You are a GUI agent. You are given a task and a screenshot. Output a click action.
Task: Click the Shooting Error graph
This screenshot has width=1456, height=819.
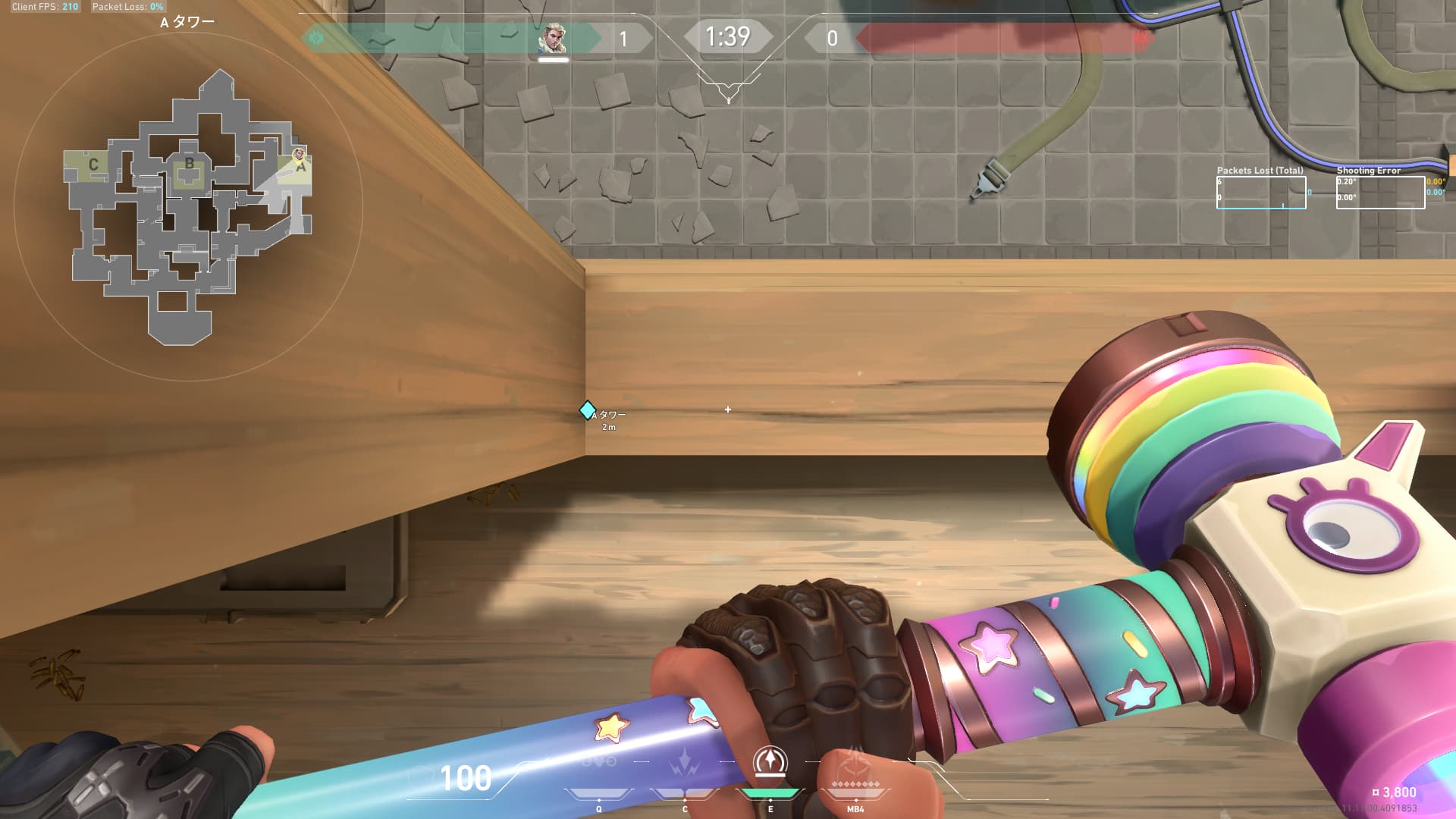[1380, 193]
